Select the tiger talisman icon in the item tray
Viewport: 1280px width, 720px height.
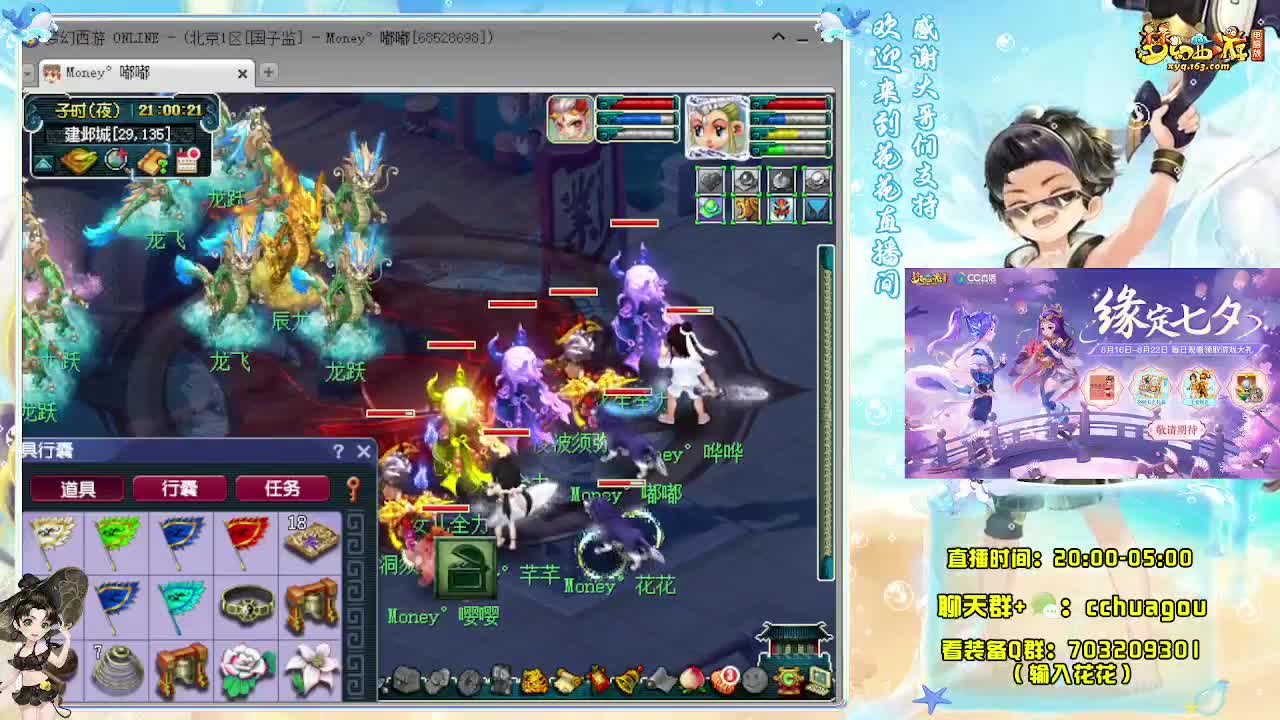click(533, 679)
